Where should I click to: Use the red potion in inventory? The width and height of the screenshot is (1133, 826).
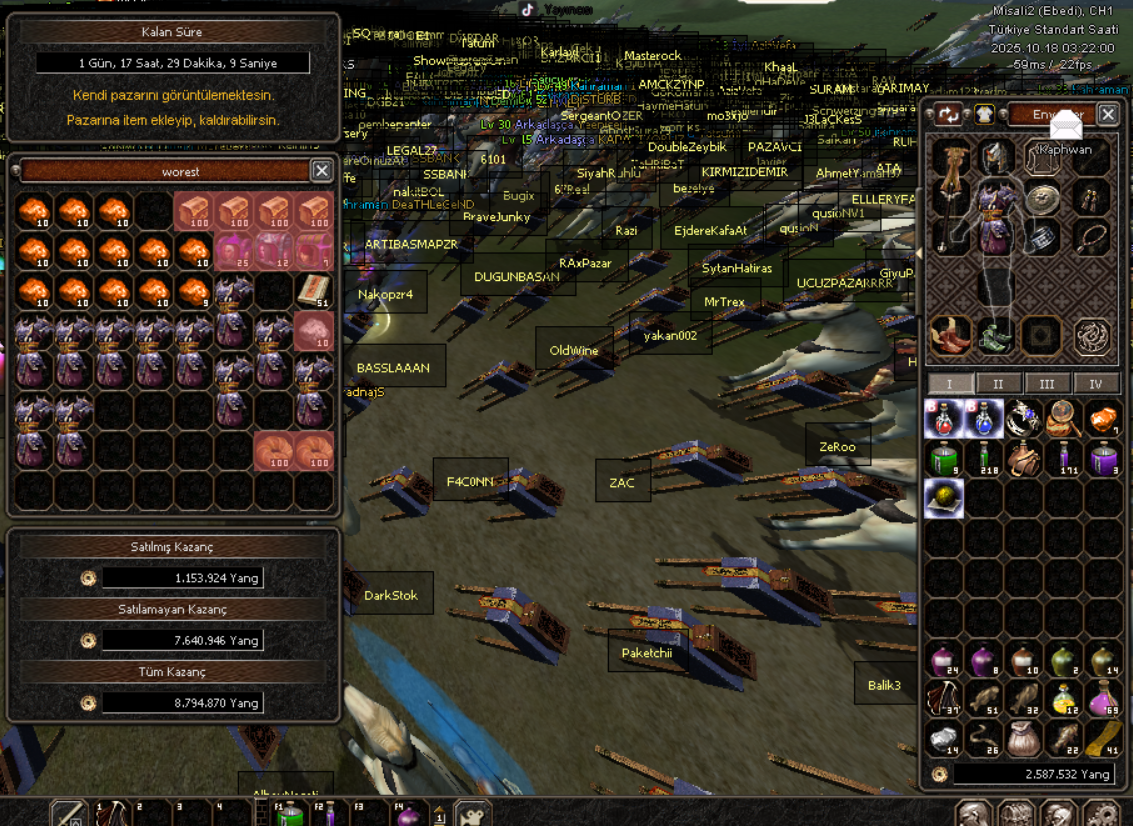944,419
